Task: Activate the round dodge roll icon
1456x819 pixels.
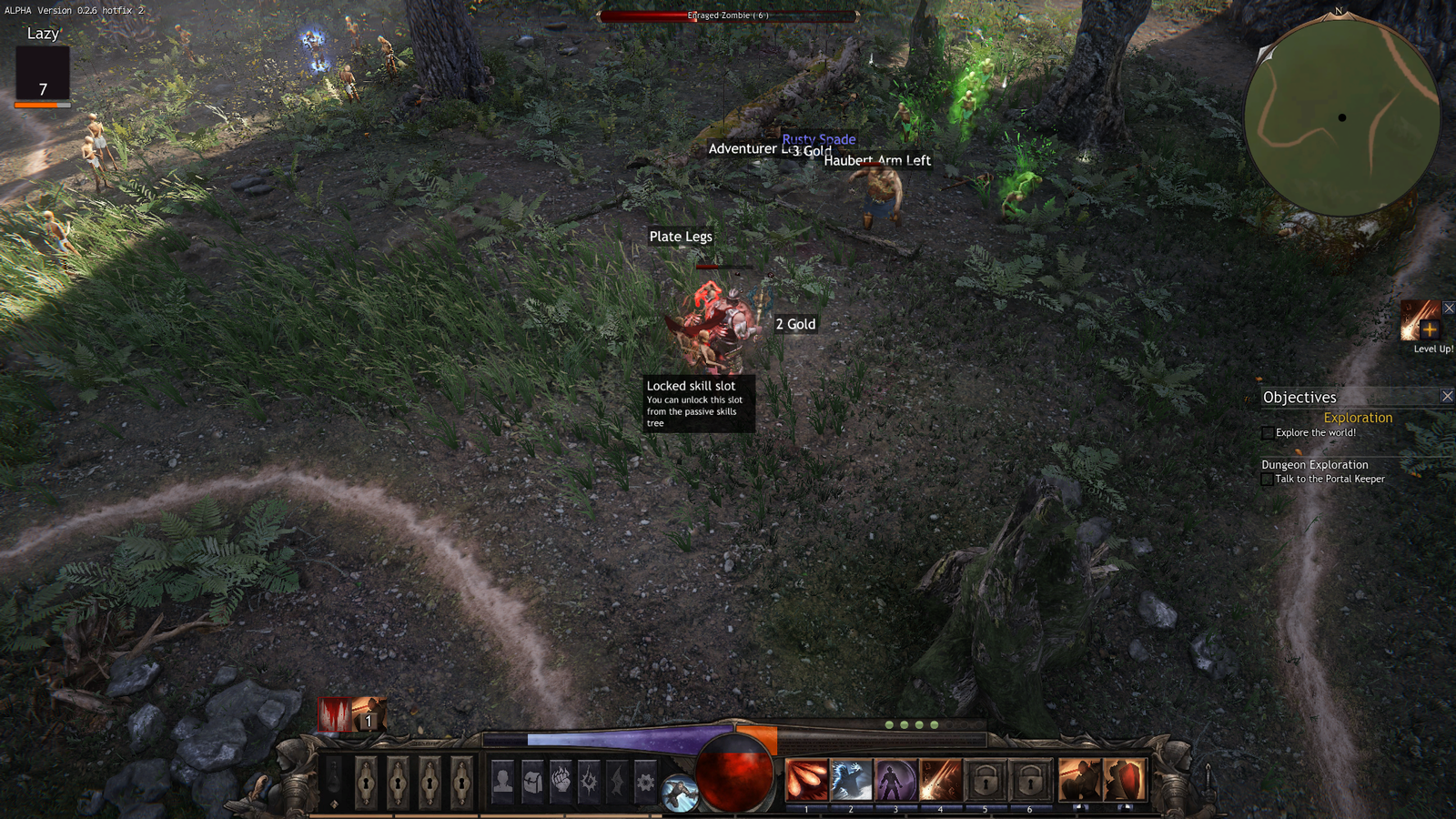Action: 679,794
